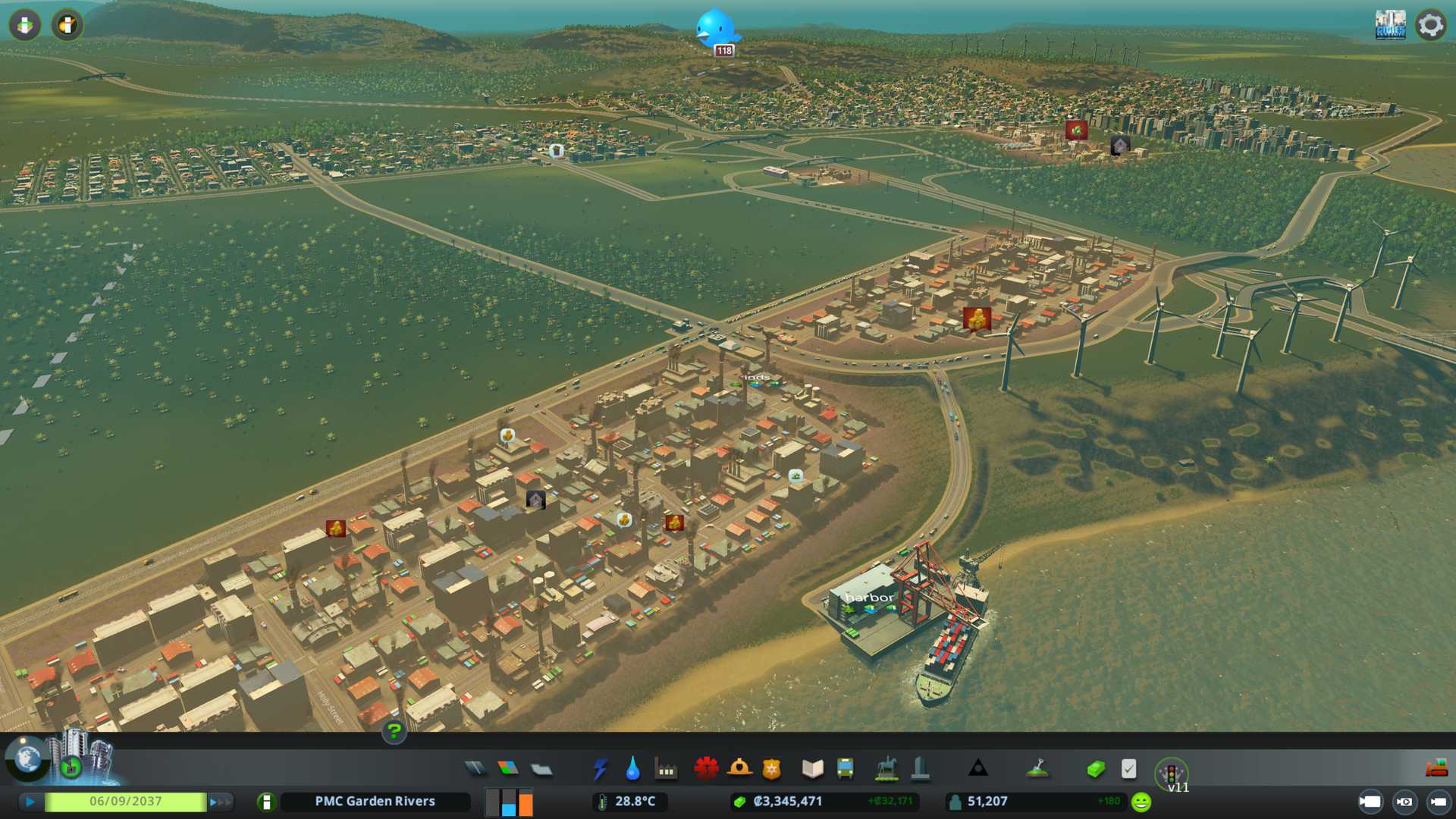
Task: Open Public Transport bus menu
Action: pos(845,769)
